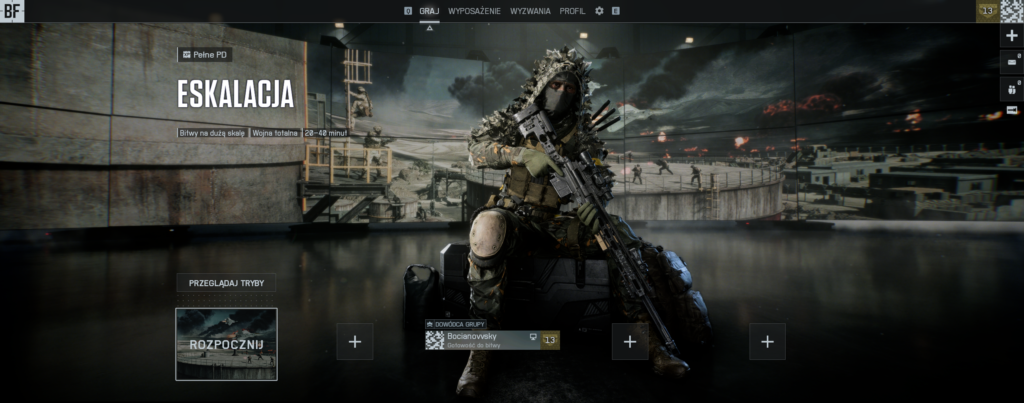
Task: Open the Profil tab
Action: pyautogui.click(x=573, y=10)
